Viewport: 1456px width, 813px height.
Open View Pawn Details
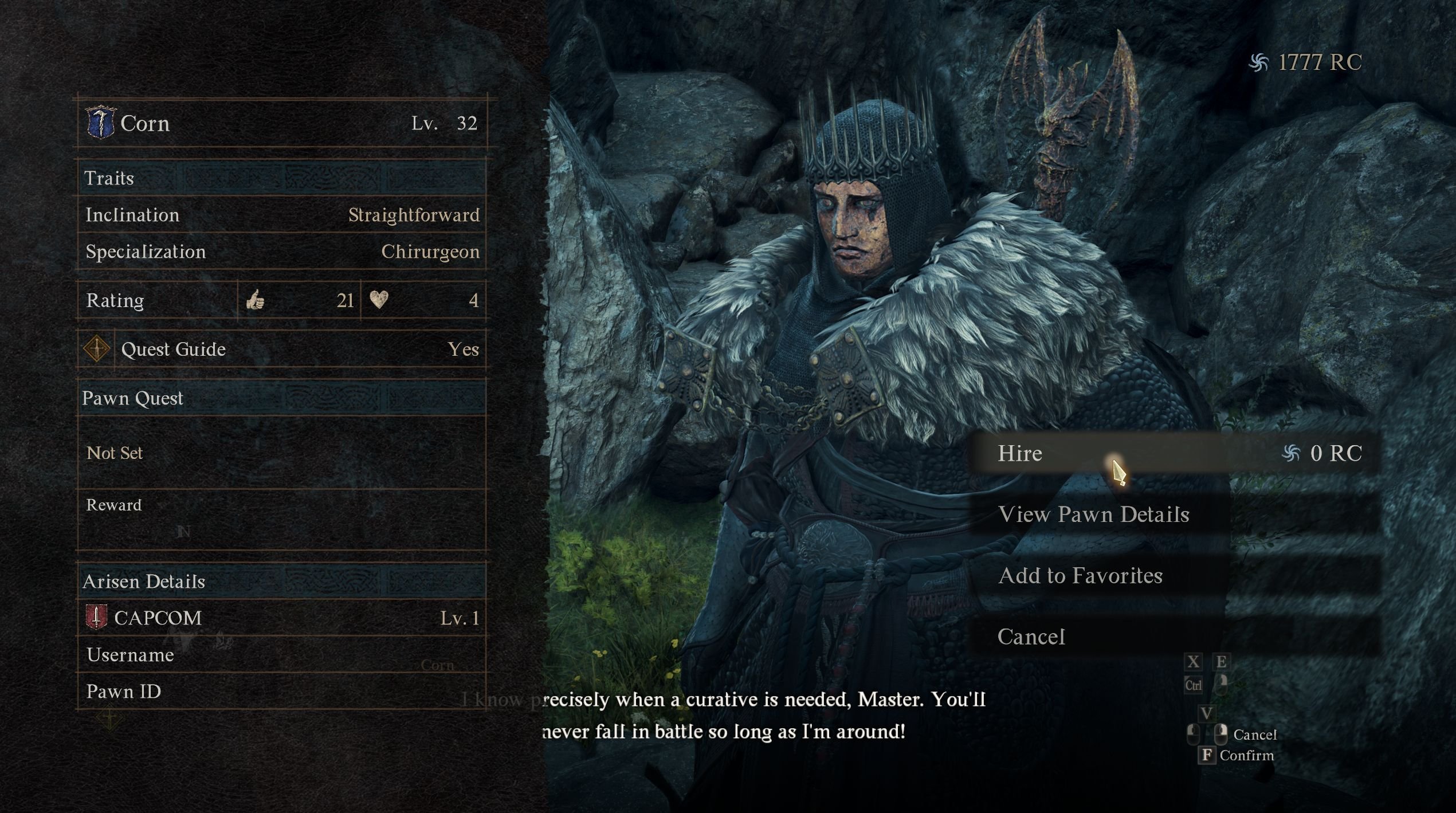click(1093, 514)
